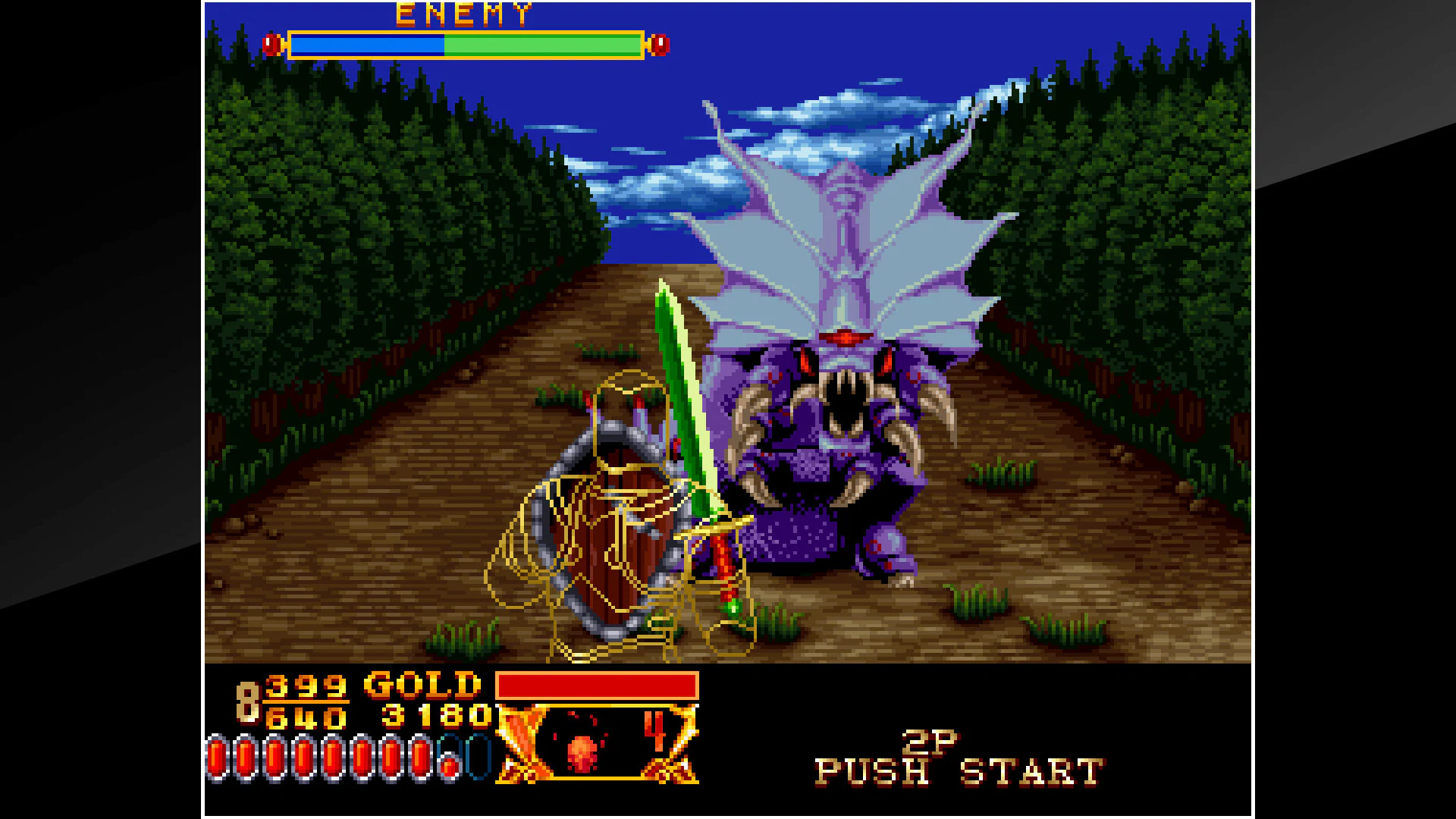
Task: Select the sword level "8" icon in HUD
Action: (248, 701)
